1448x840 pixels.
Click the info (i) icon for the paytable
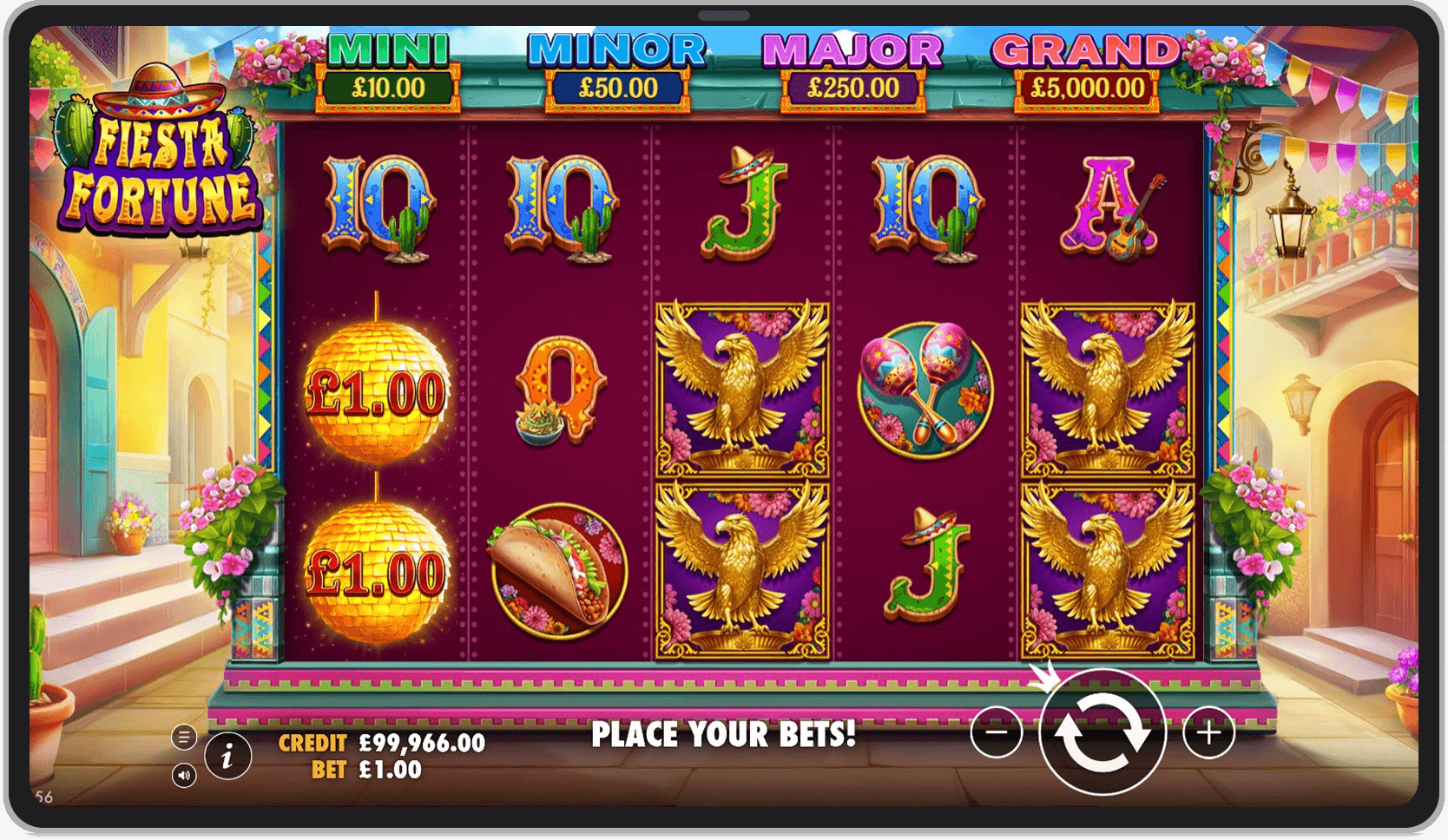click(227, 755)
